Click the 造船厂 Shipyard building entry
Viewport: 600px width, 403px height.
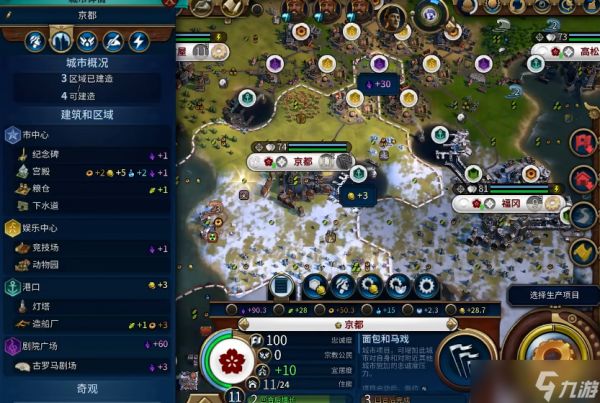pos(50,325)
